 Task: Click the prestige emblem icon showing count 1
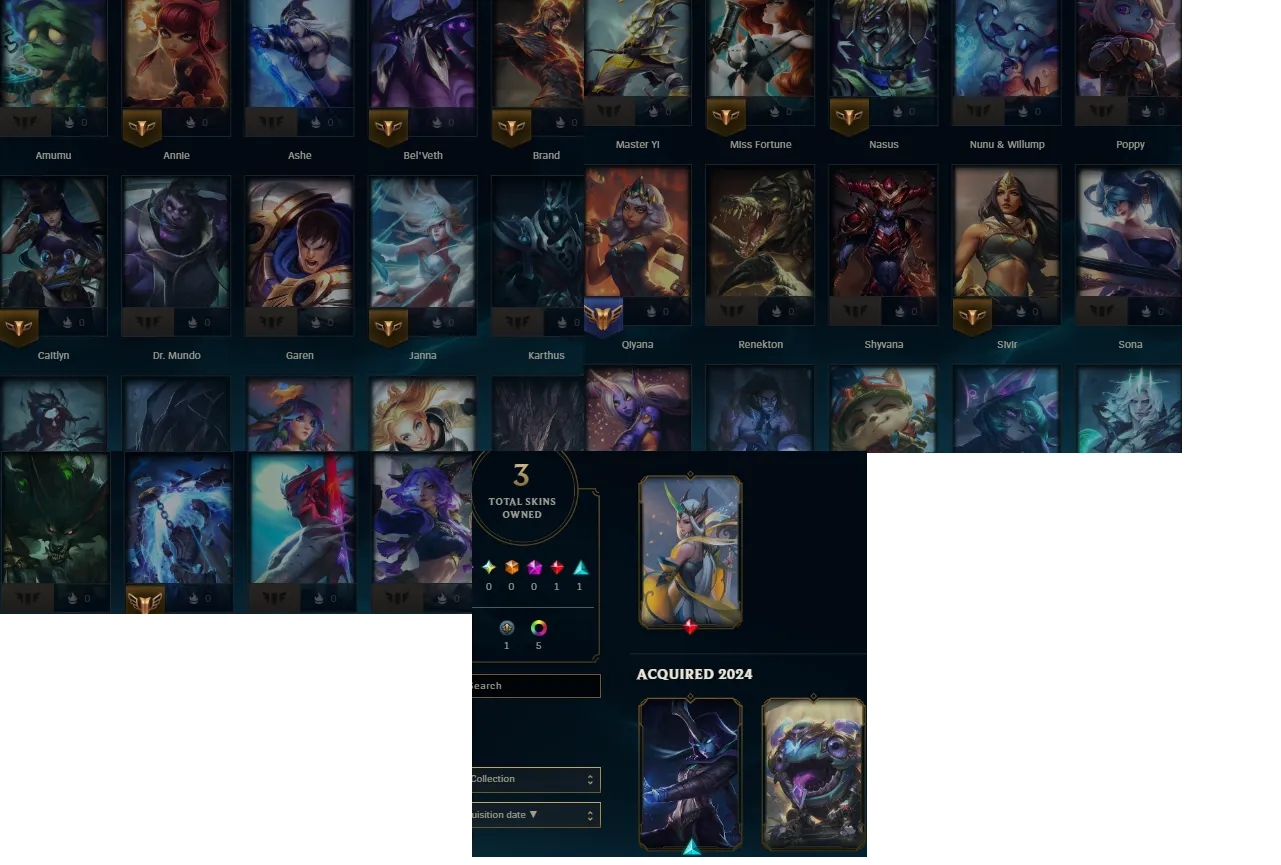pyautogui.click(x=506, y=628)
